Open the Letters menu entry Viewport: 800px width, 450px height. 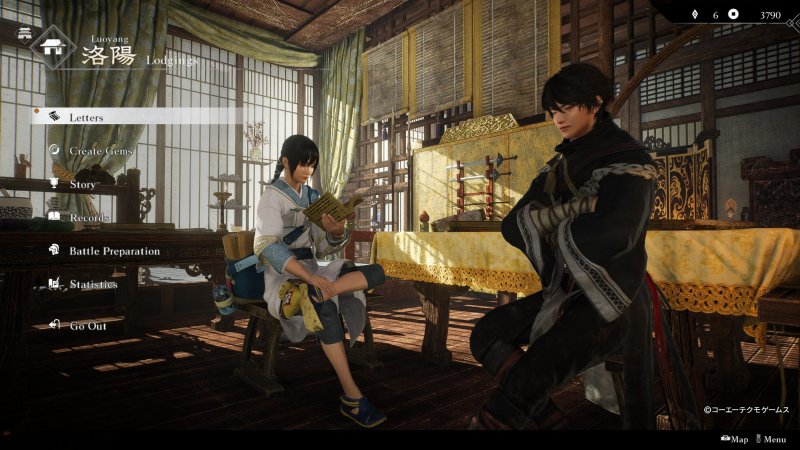pyautogui.click(x=87, y=117)
